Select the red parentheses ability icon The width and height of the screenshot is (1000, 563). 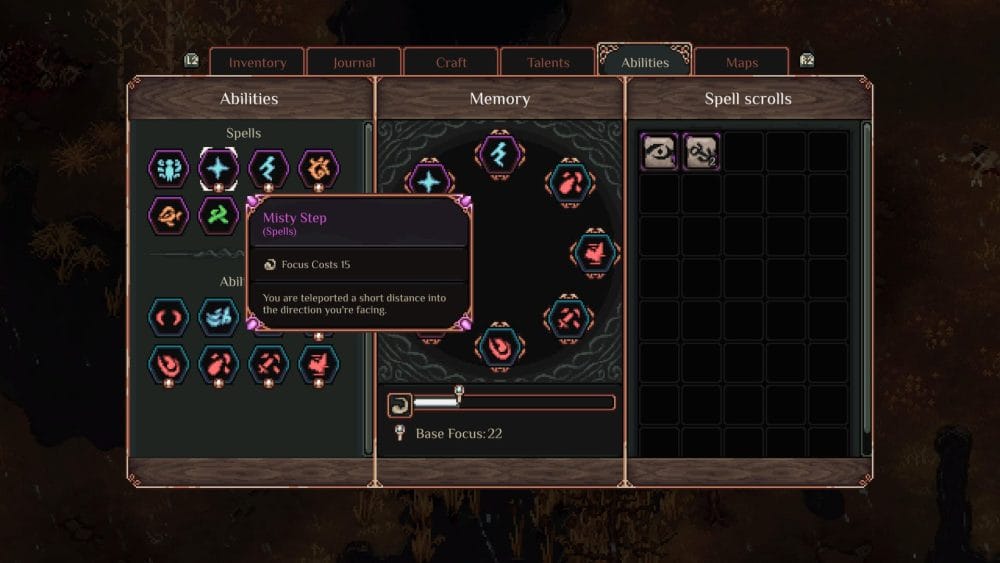(168, 317)
